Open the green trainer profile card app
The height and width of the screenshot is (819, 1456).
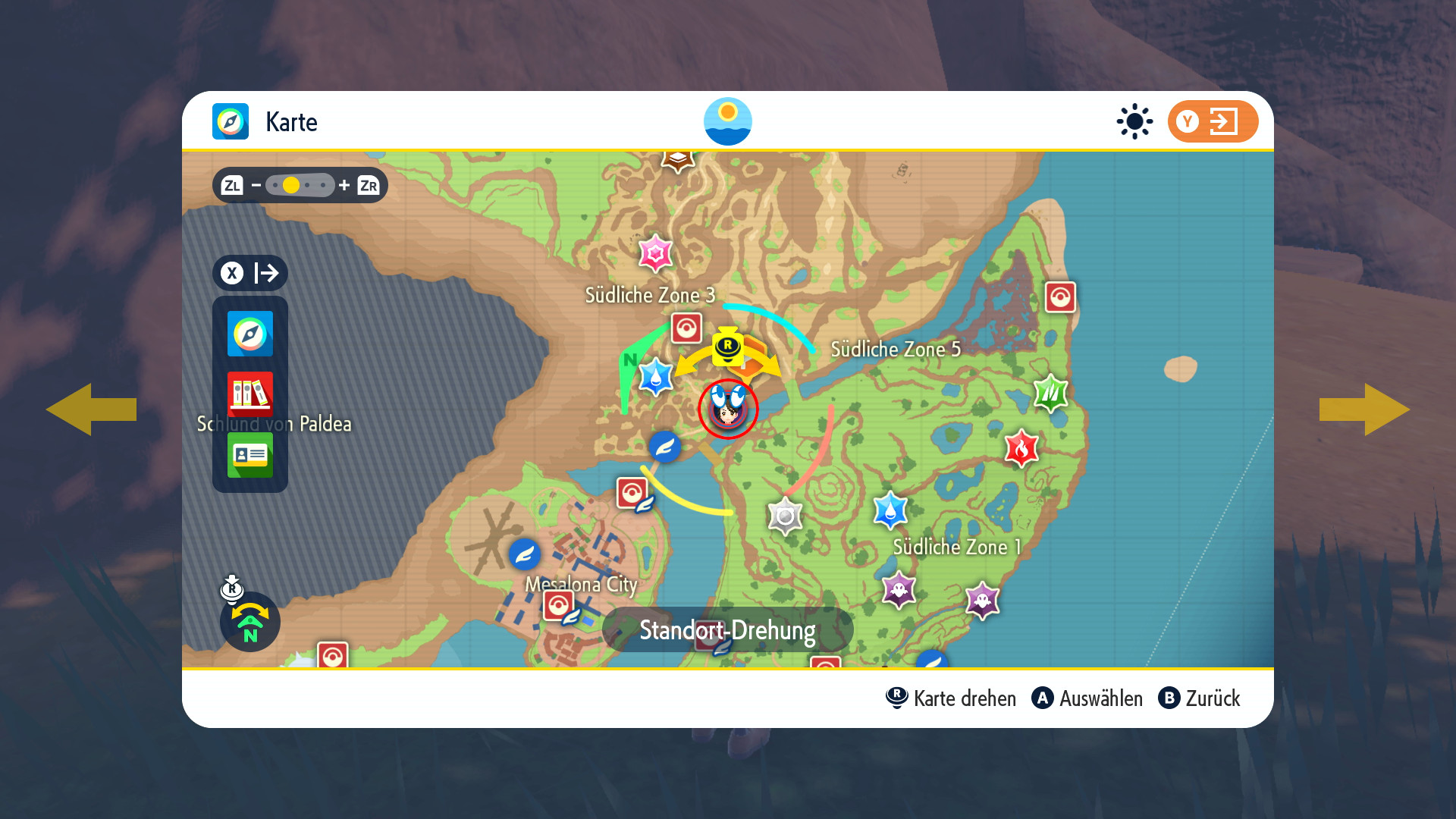[x=250, y=454]
